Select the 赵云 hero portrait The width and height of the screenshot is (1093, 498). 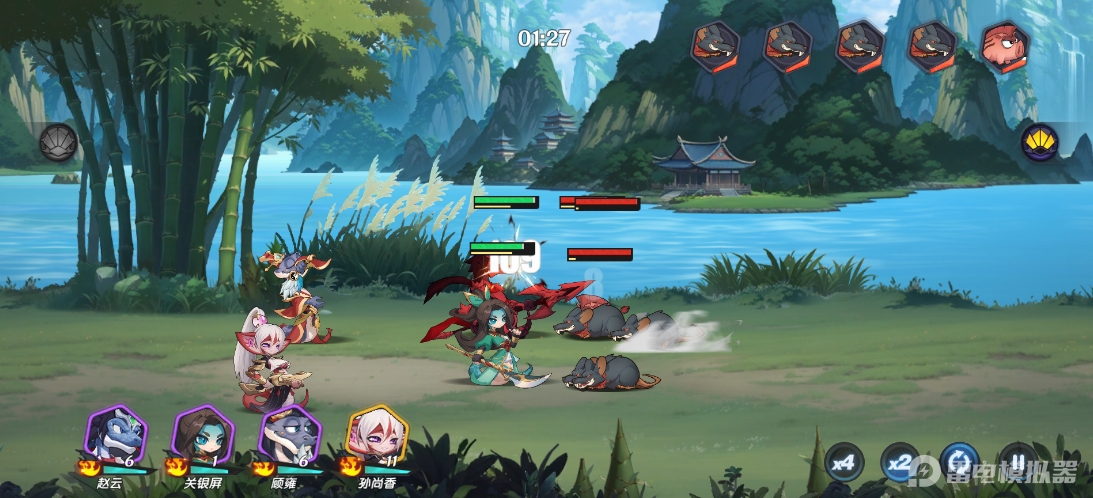(116, 434)
